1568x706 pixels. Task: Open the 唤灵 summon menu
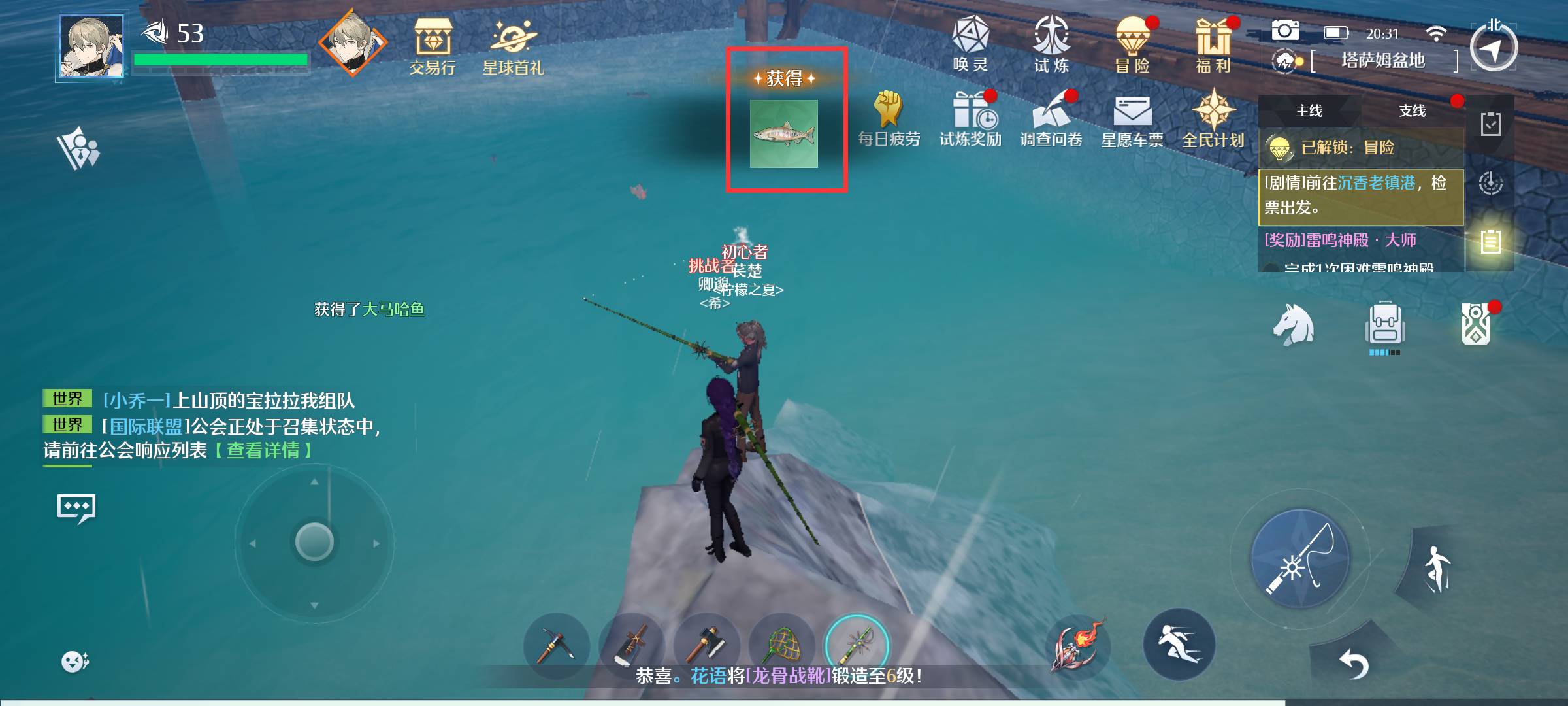[x=970, y=42]
